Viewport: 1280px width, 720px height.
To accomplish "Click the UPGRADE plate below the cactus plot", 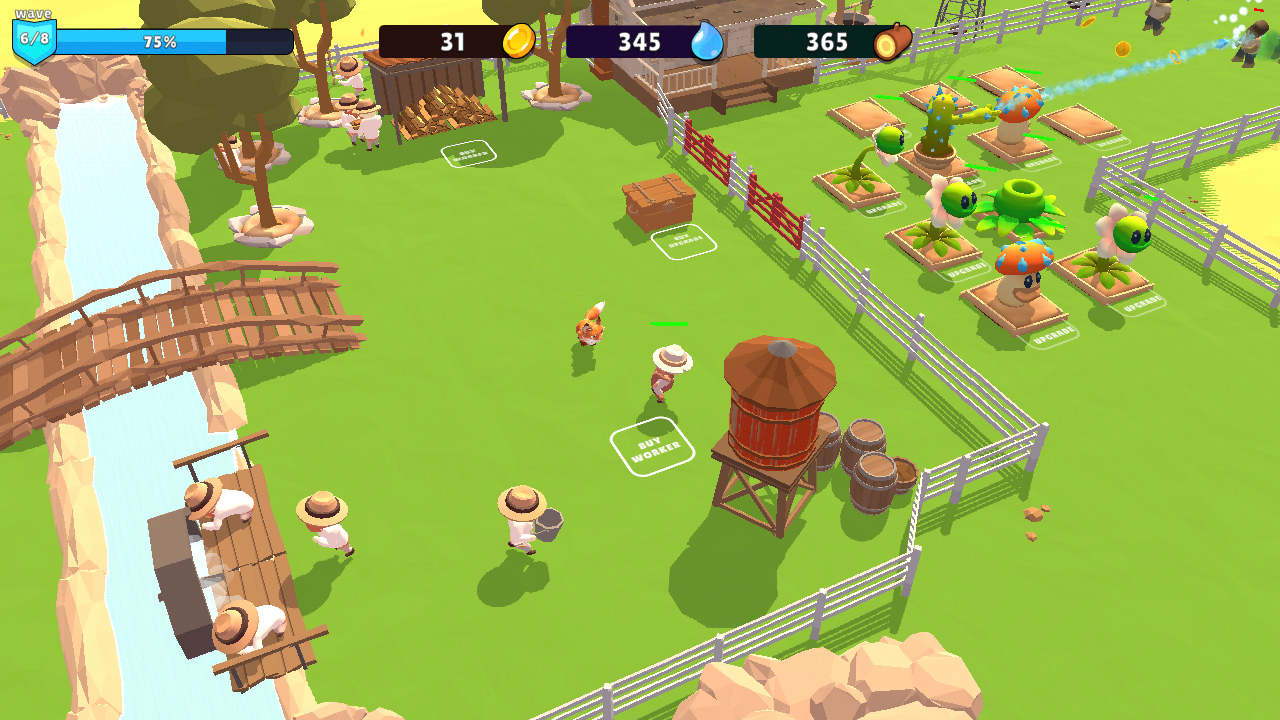I will 972,181.
